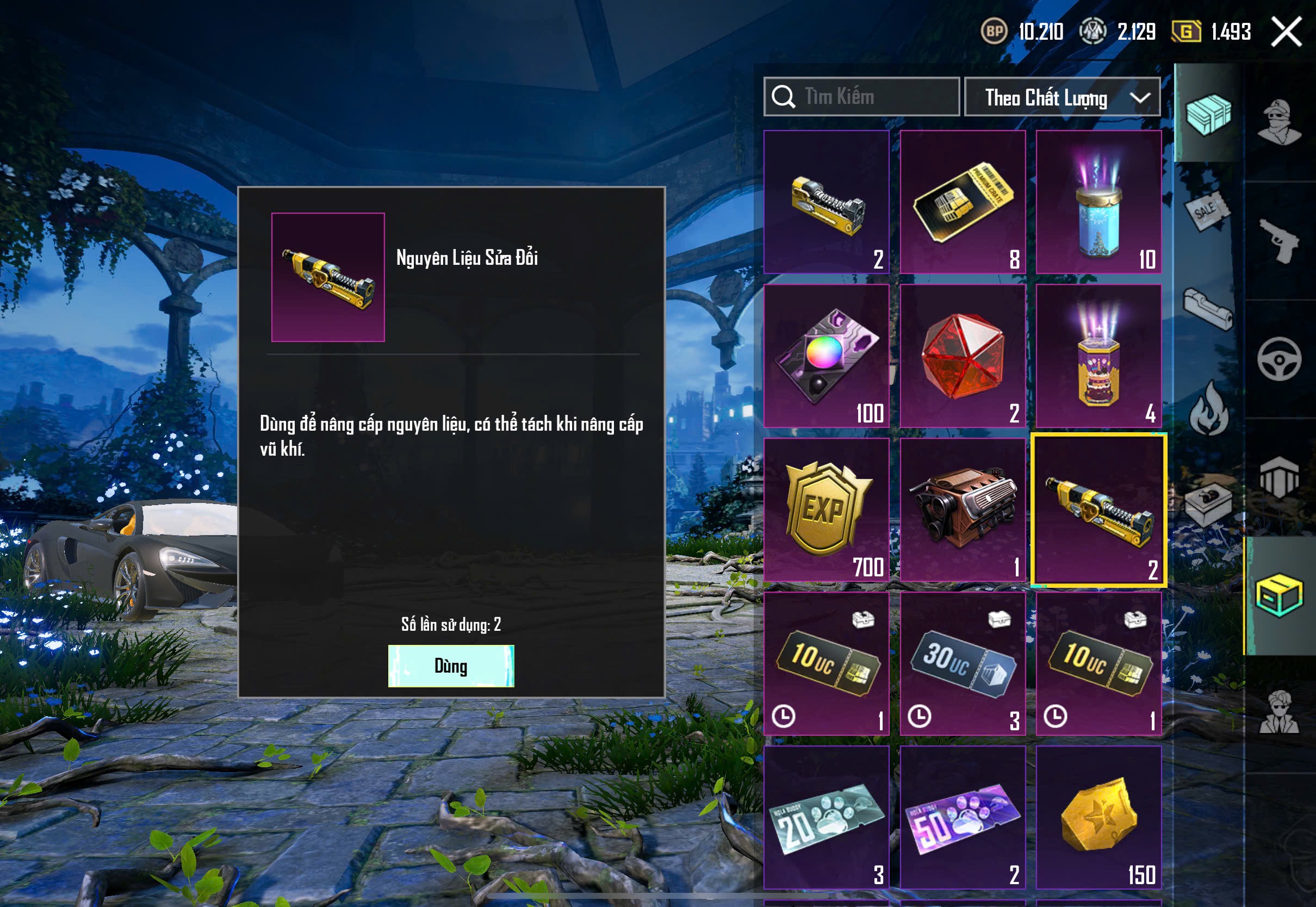Pick the red gem item slot
Viewport: 1316px width, 907px height.
coord(963,356)
